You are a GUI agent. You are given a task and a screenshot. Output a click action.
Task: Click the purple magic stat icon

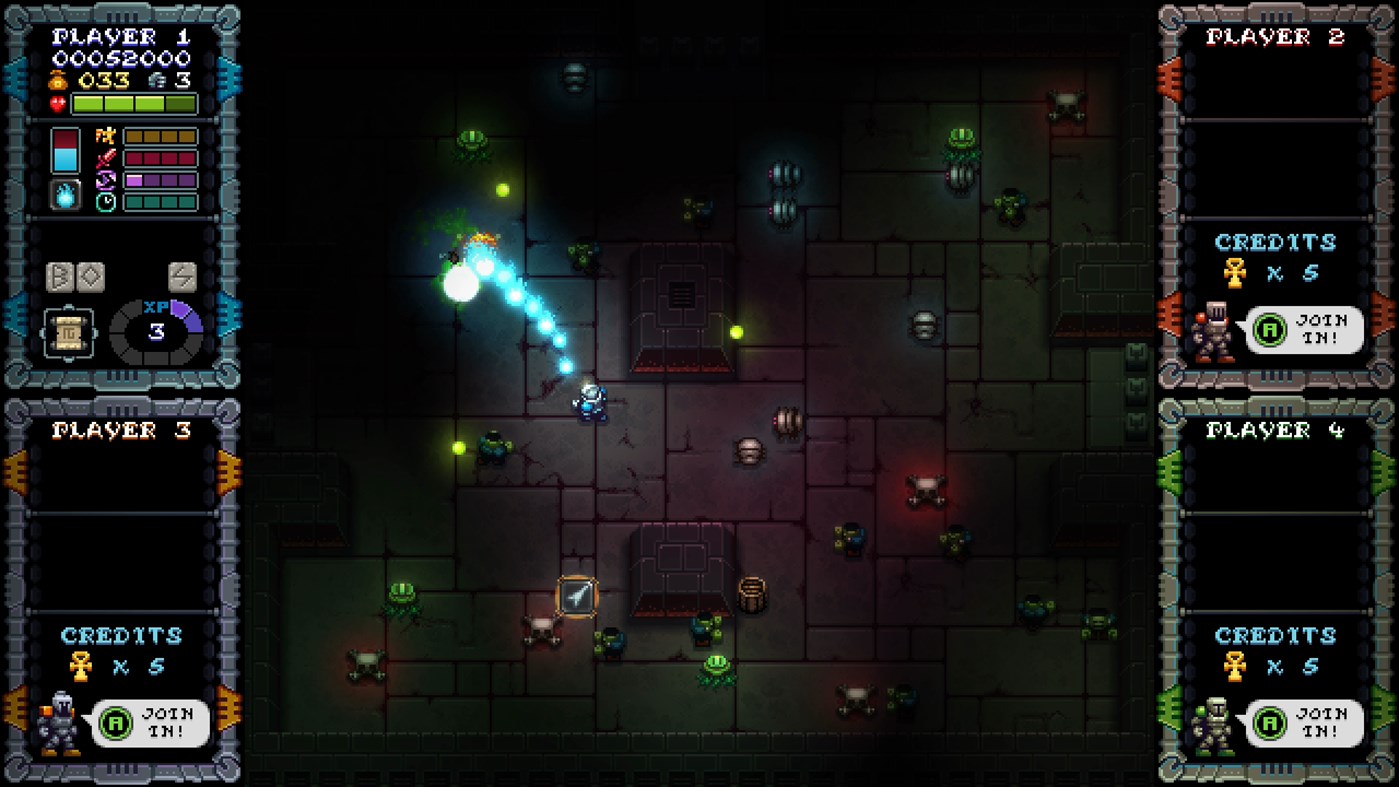106,178
